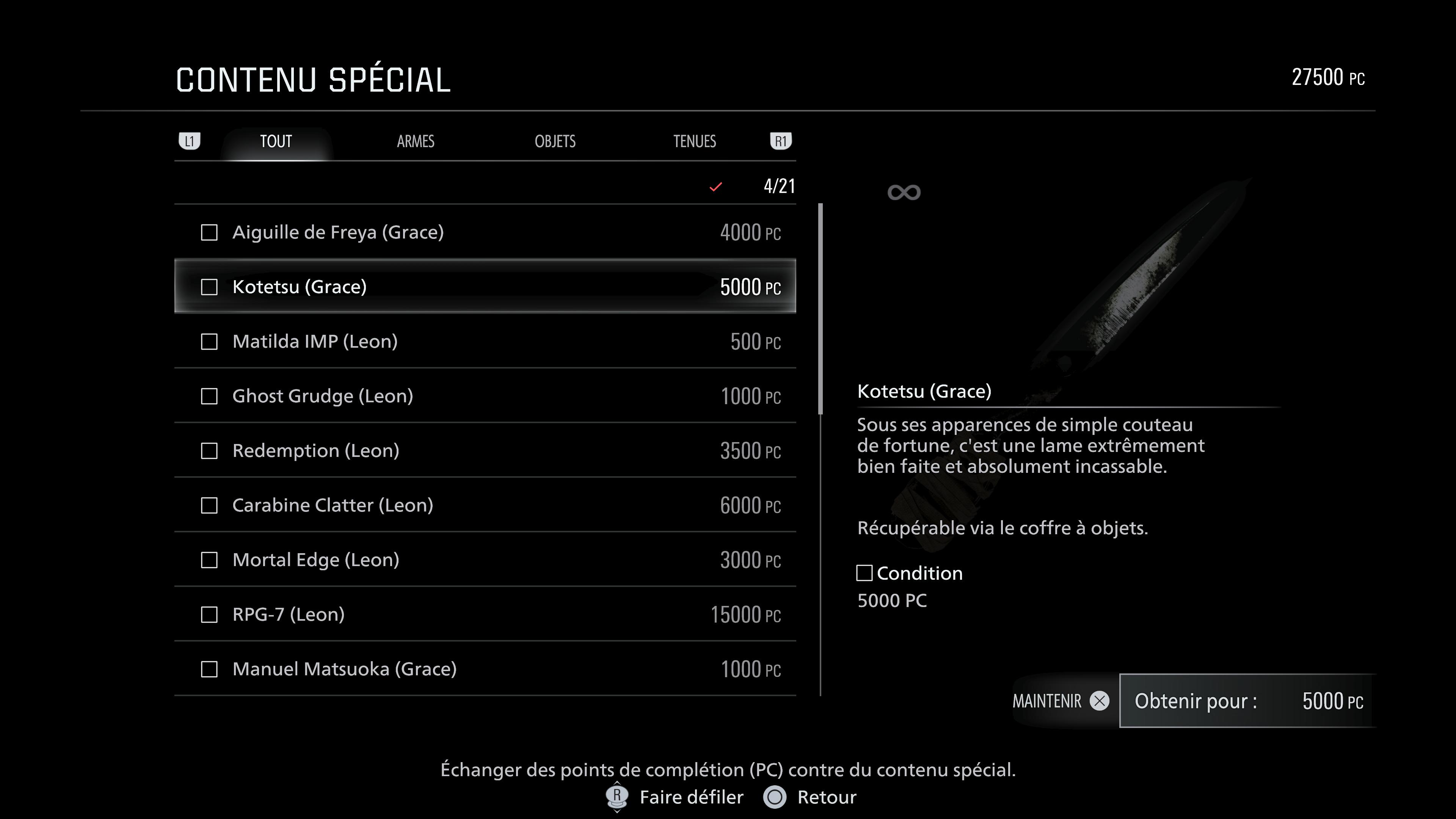Click the R1 shoulder button icon

tap(781, 141)
